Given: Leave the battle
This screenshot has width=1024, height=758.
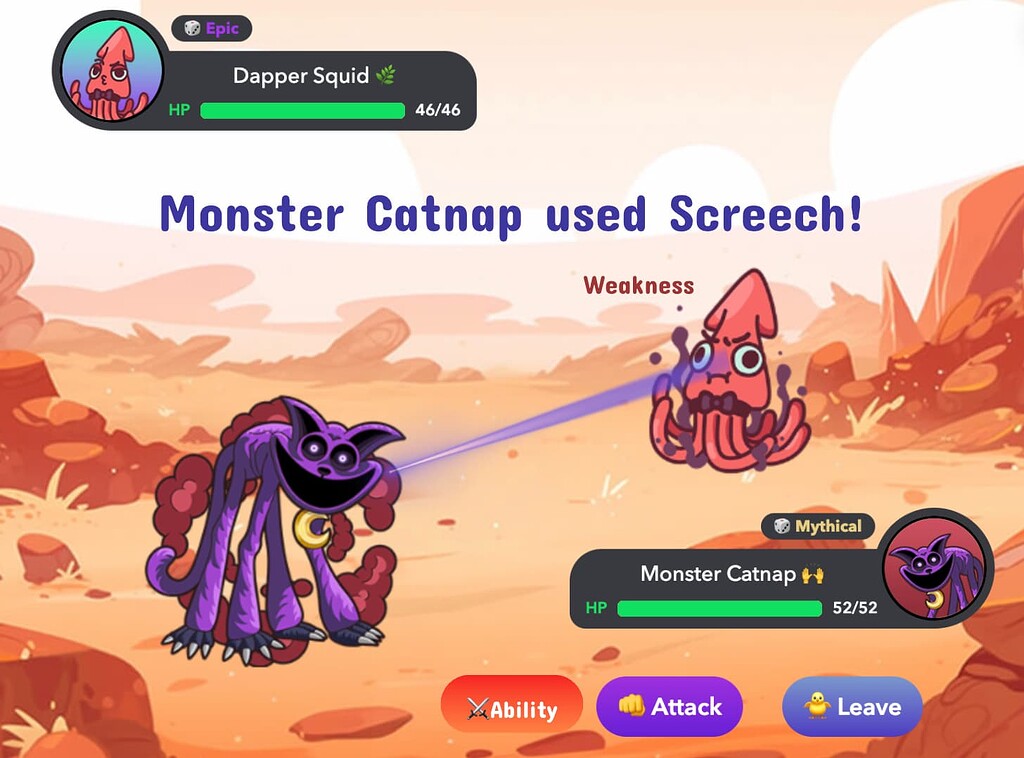Looking at the screenshot, I should pyautogui.click(x=852, y=707).
